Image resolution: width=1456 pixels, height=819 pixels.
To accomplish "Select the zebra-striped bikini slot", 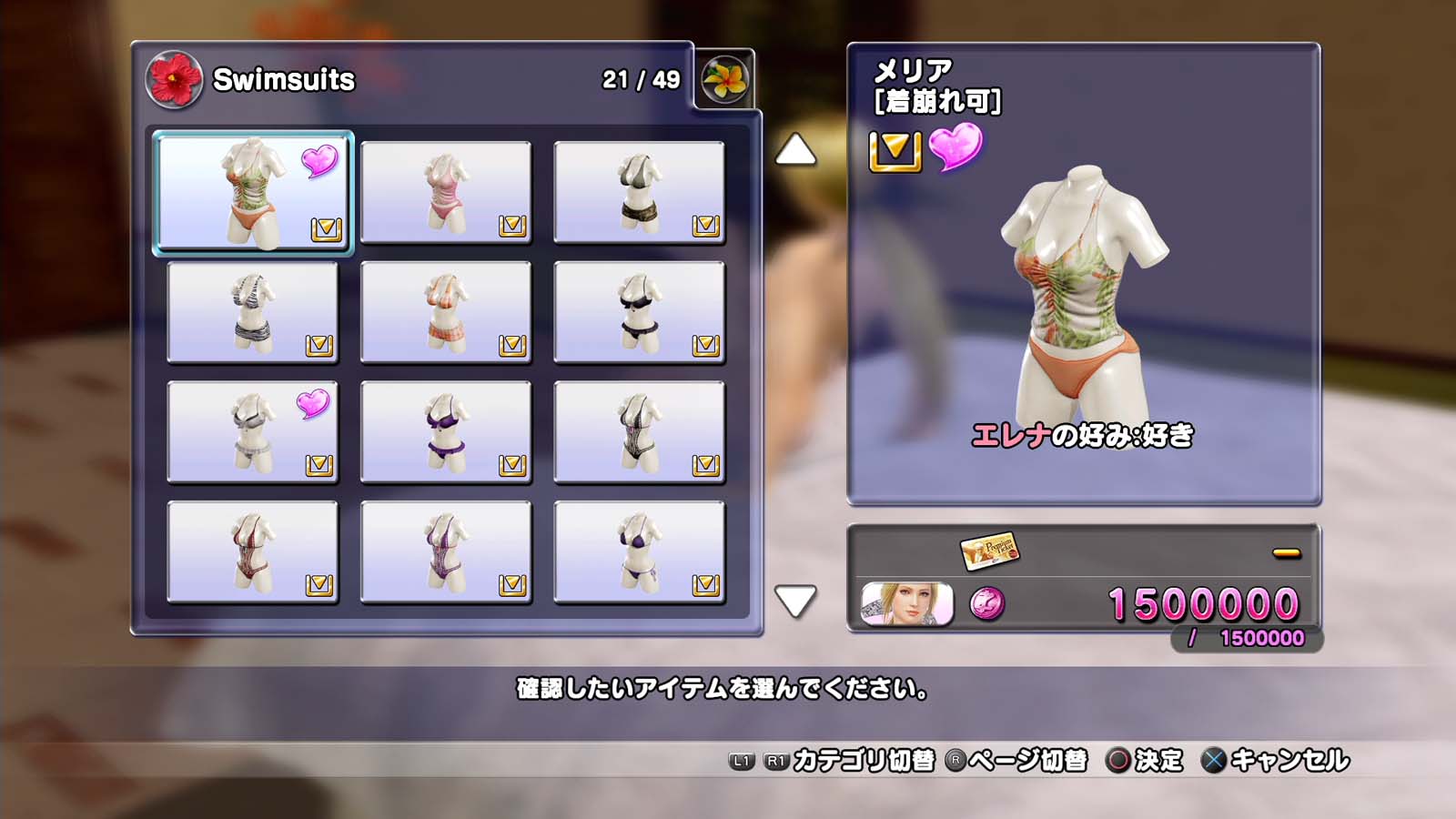I will tap(252, 312).
